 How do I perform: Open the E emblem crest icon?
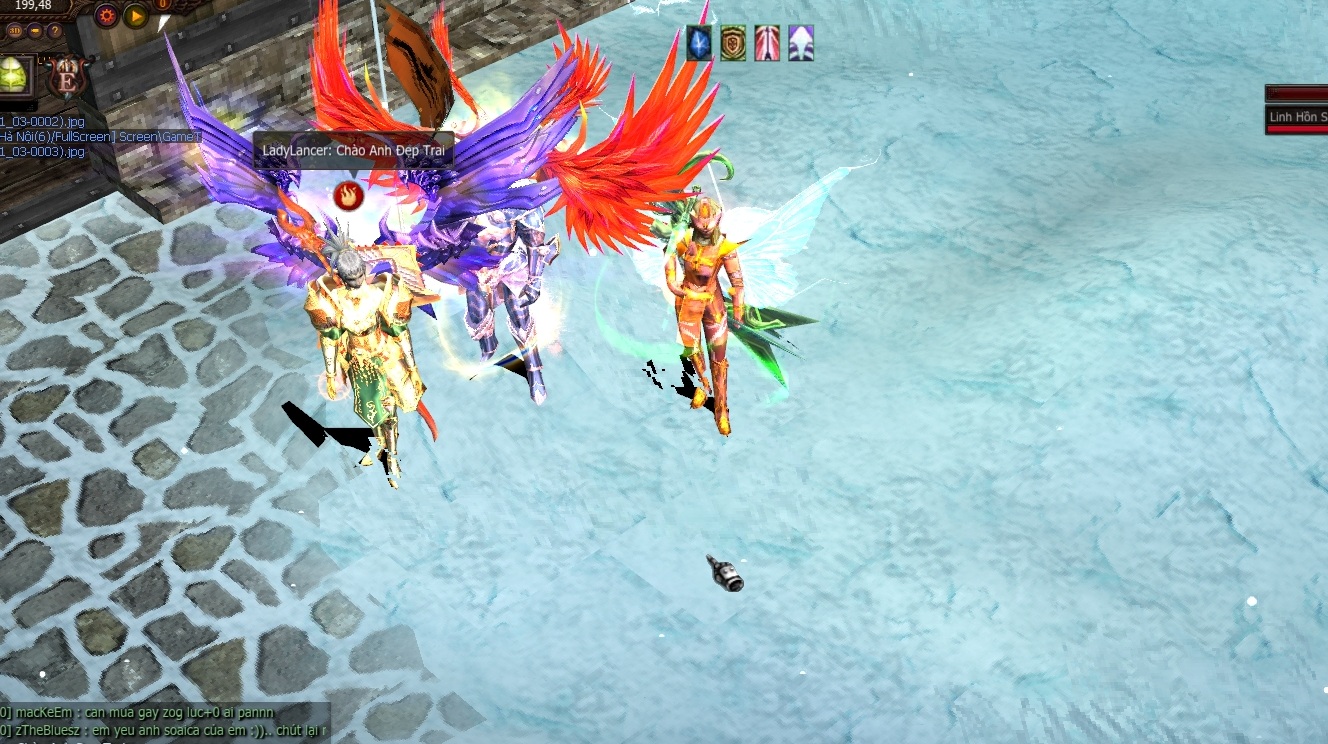[x=68, y=77]
